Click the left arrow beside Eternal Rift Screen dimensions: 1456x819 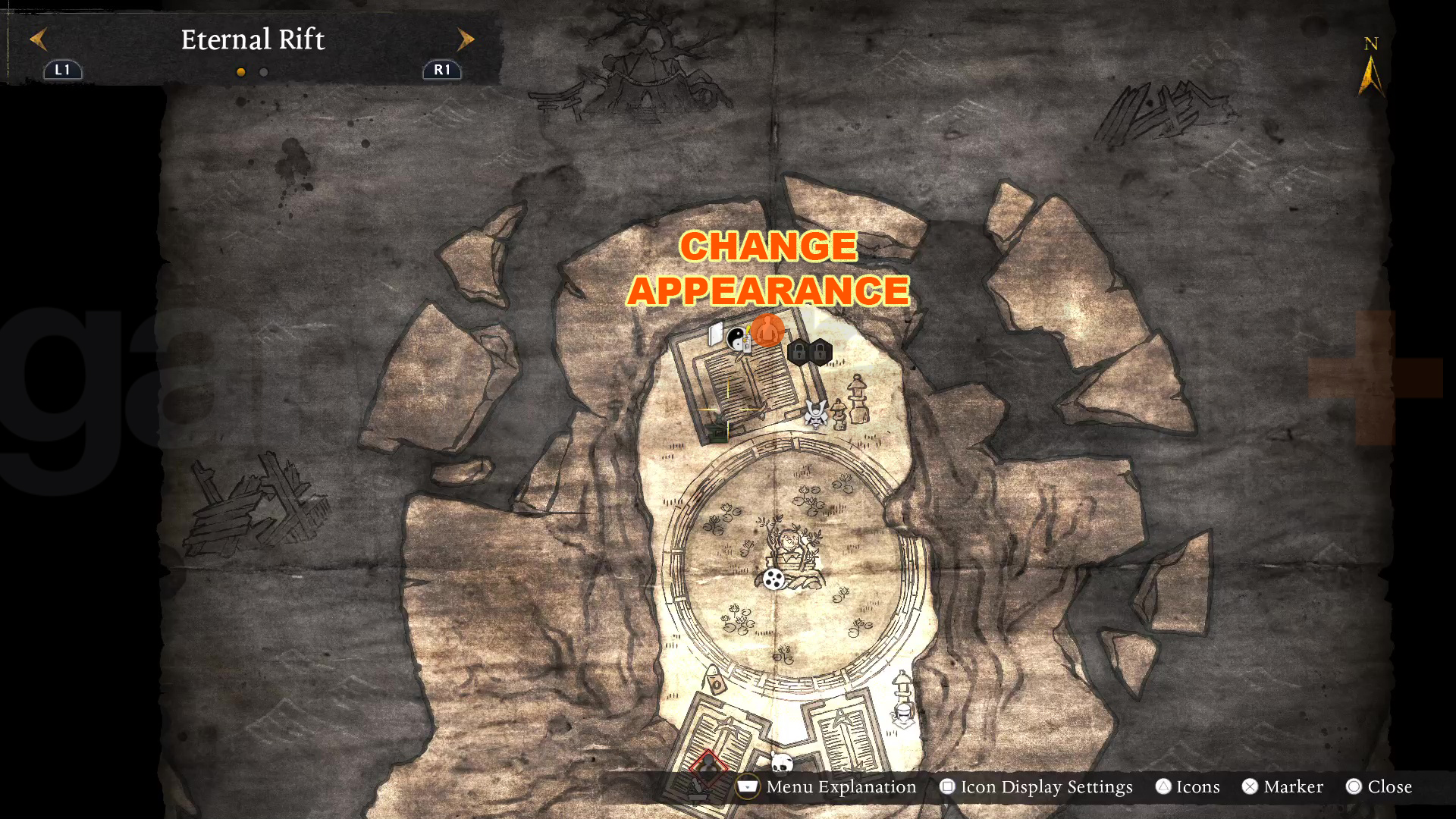coord(39,39)
